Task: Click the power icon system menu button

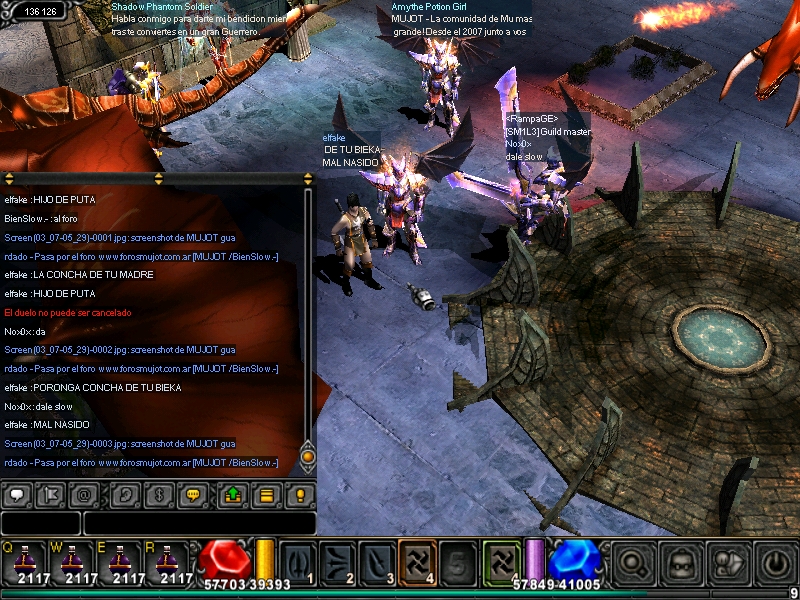Action: (x=775, y=562)
